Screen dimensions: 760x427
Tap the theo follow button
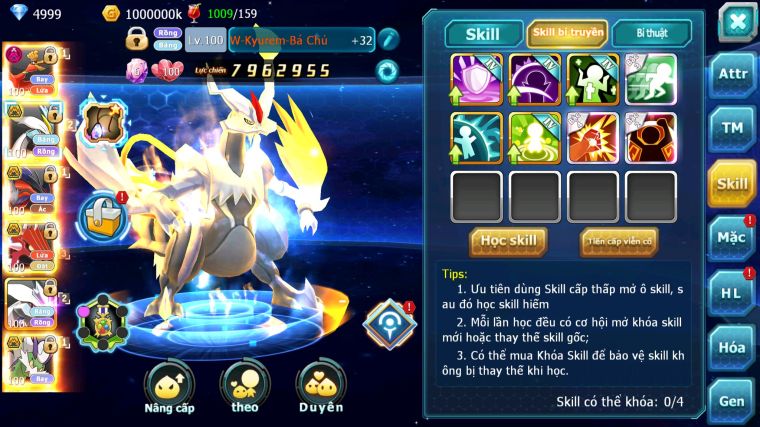tap(245, 387)
